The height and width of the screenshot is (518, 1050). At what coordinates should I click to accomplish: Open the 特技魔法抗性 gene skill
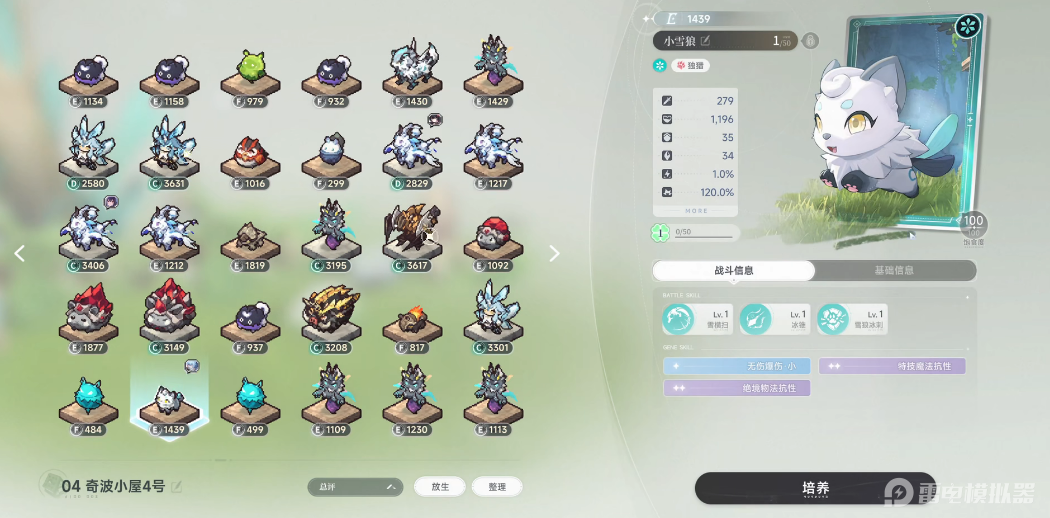tap(892, 366)
